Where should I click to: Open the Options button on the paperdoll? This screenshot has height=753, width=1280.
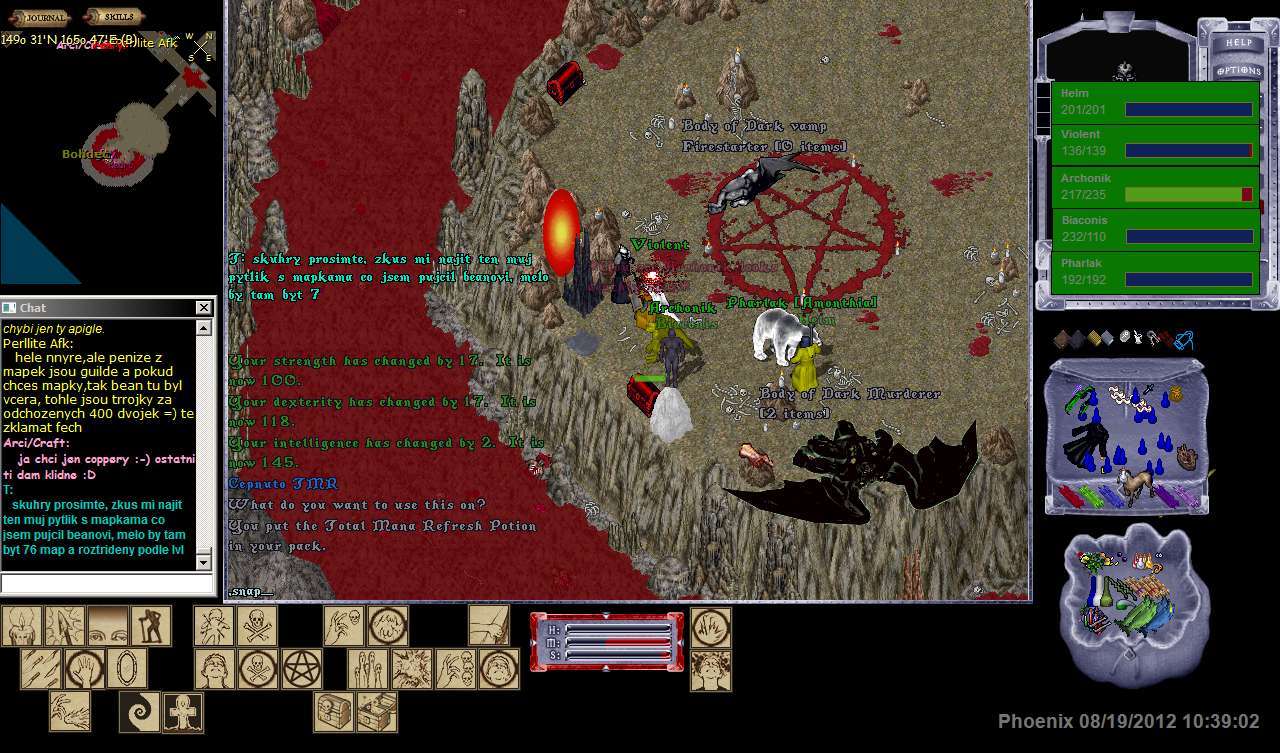1238,71
